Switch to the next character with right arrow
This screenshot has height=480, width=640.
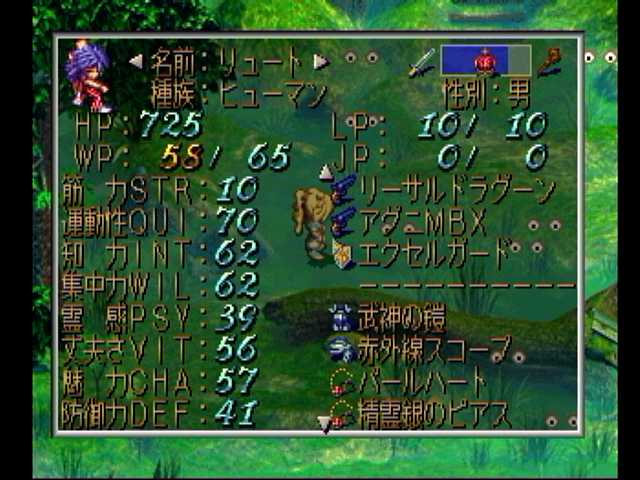[321, 62]
